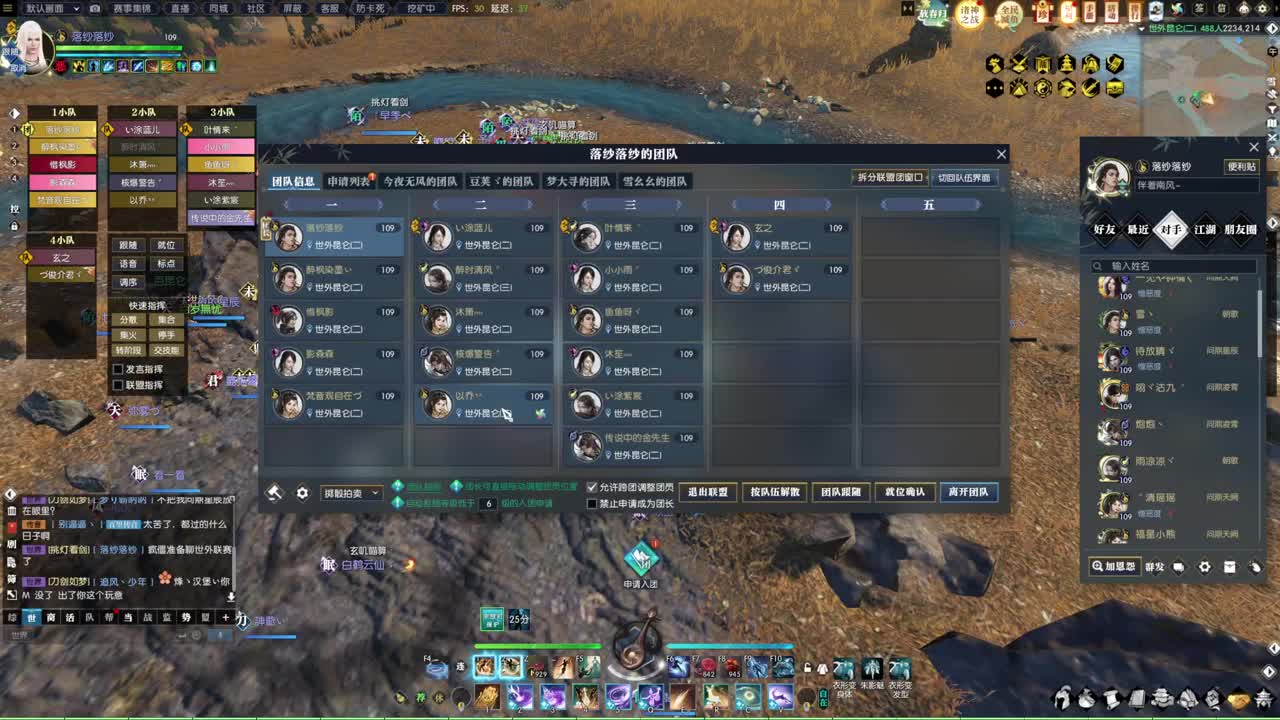Open the 掷骰拍卖 loot mode dropdown
This screenshot has height=720, width=1280.
350,493
